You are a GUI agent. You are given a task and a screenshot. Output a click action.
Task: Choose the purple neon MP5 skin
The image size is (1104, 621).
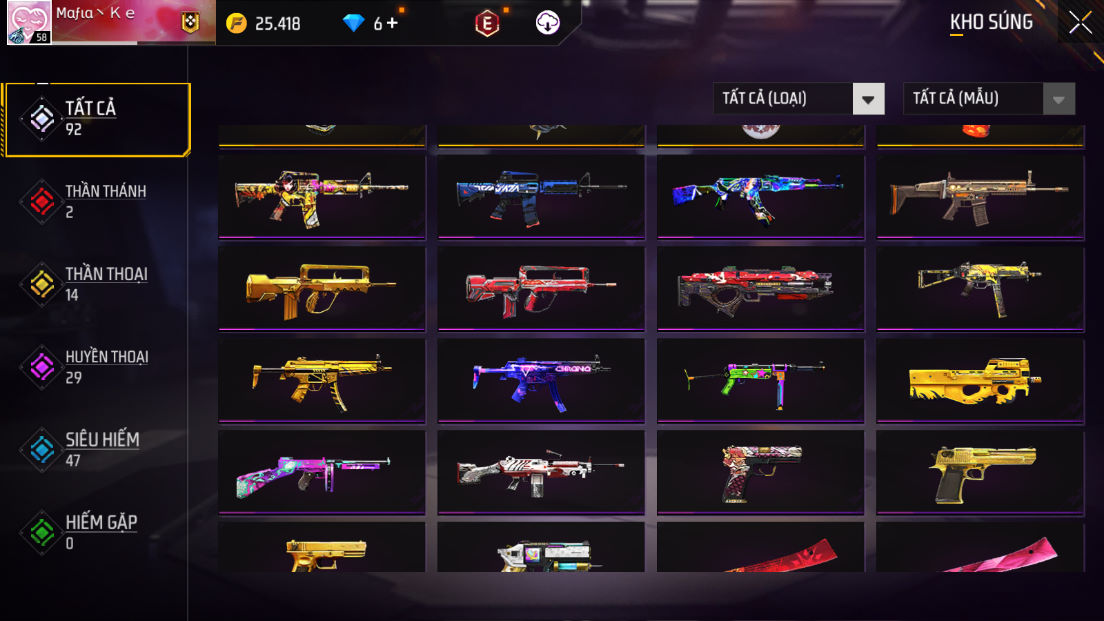coord(540,379)
